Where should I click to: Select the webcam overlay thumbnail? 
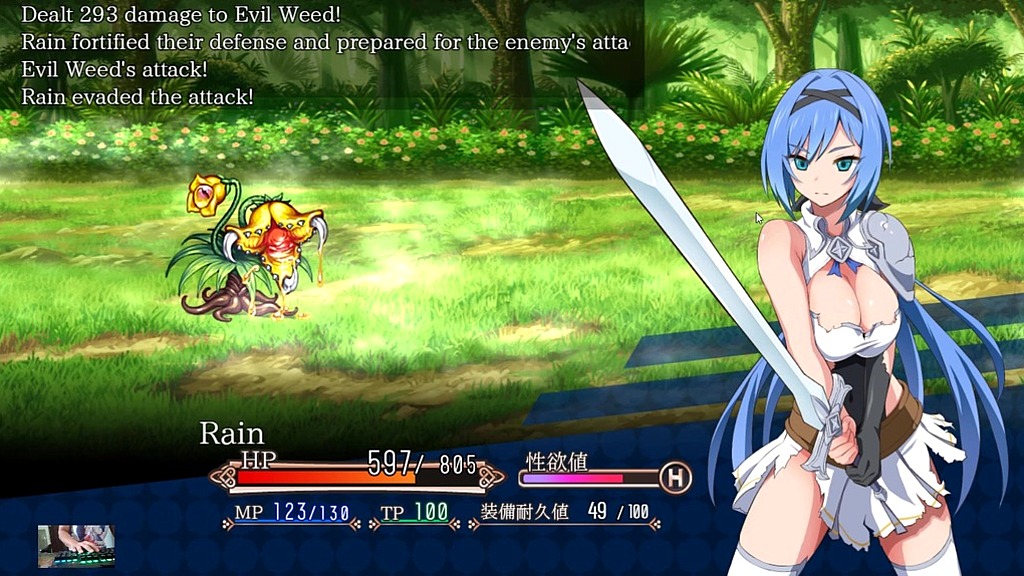pyautogui.click(x=77, y=545)
